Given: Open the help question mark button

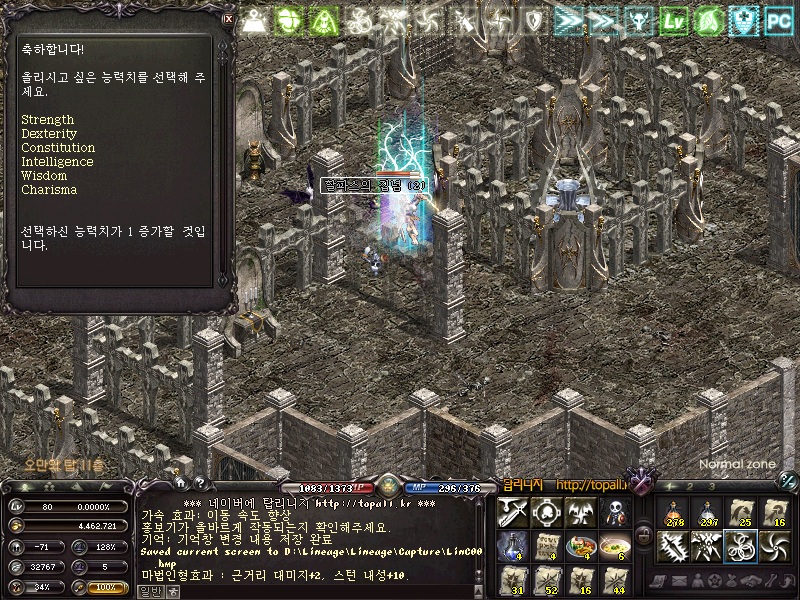Looking at the screenshot, I should pos(200,483).
